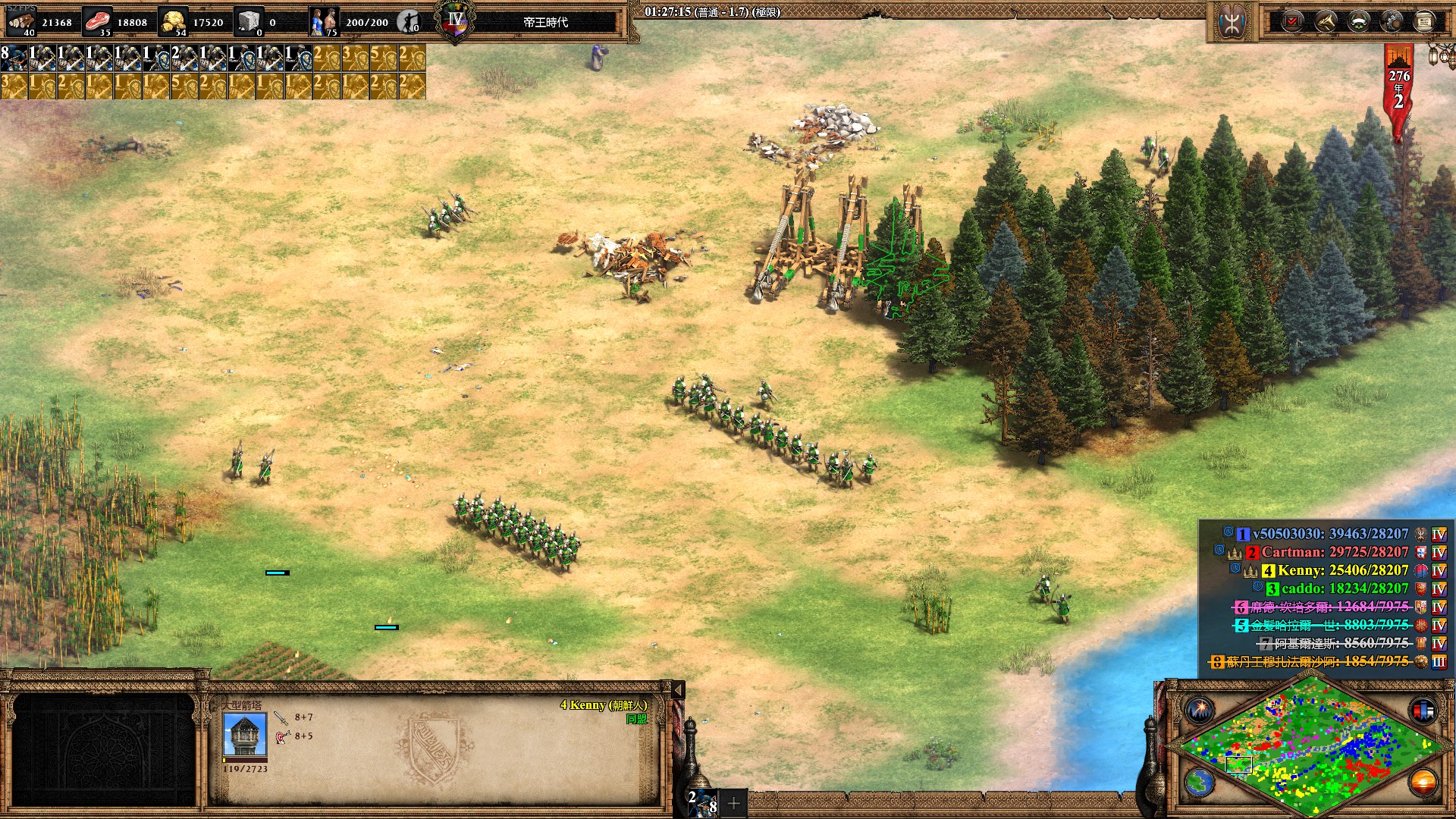Click the minimap sunset button

[x=1423, y=782]
